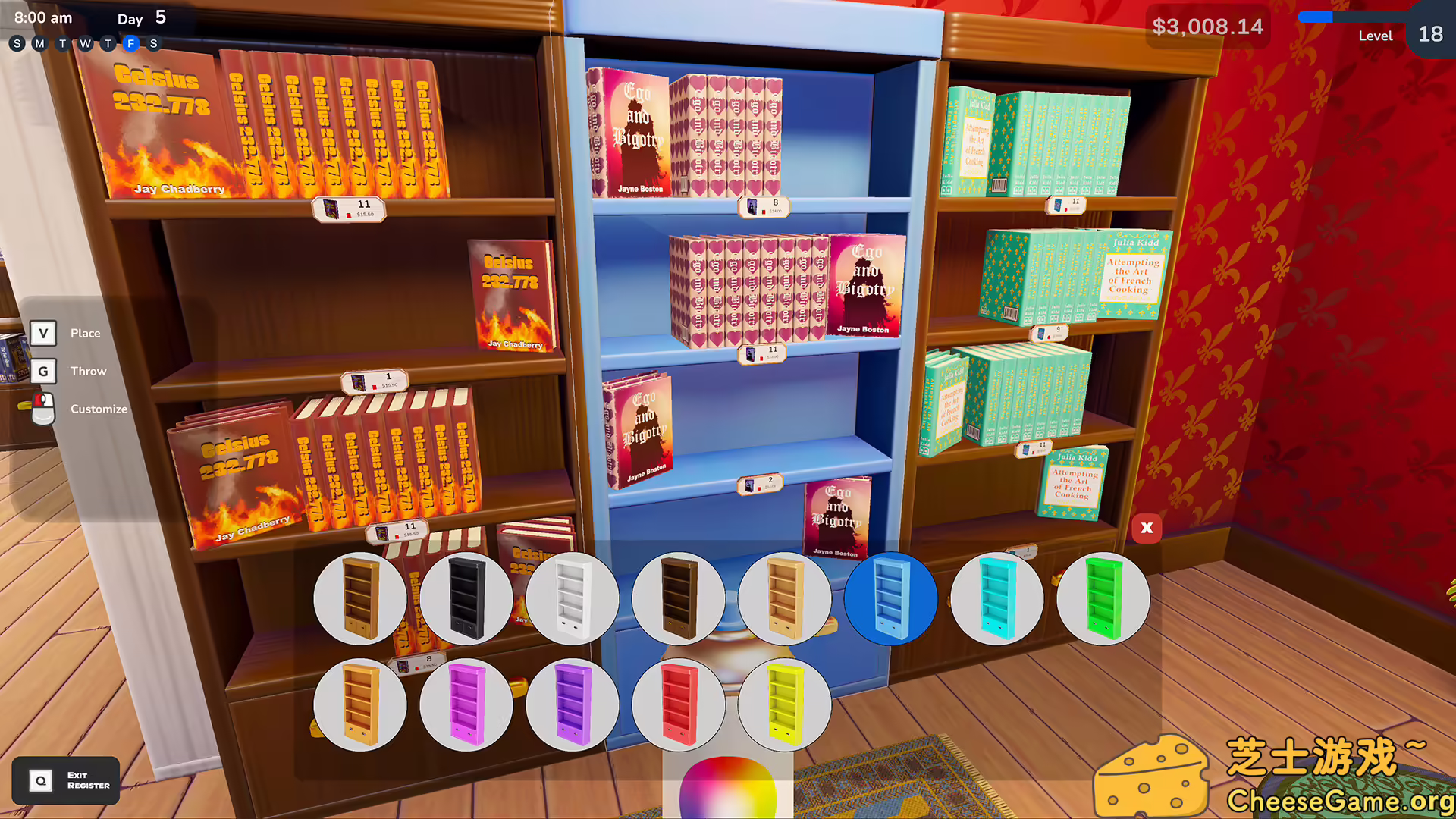Select the light brown wooden bookshelf variant
Viewport: 1456px width, 819px height.
point(360,599)
